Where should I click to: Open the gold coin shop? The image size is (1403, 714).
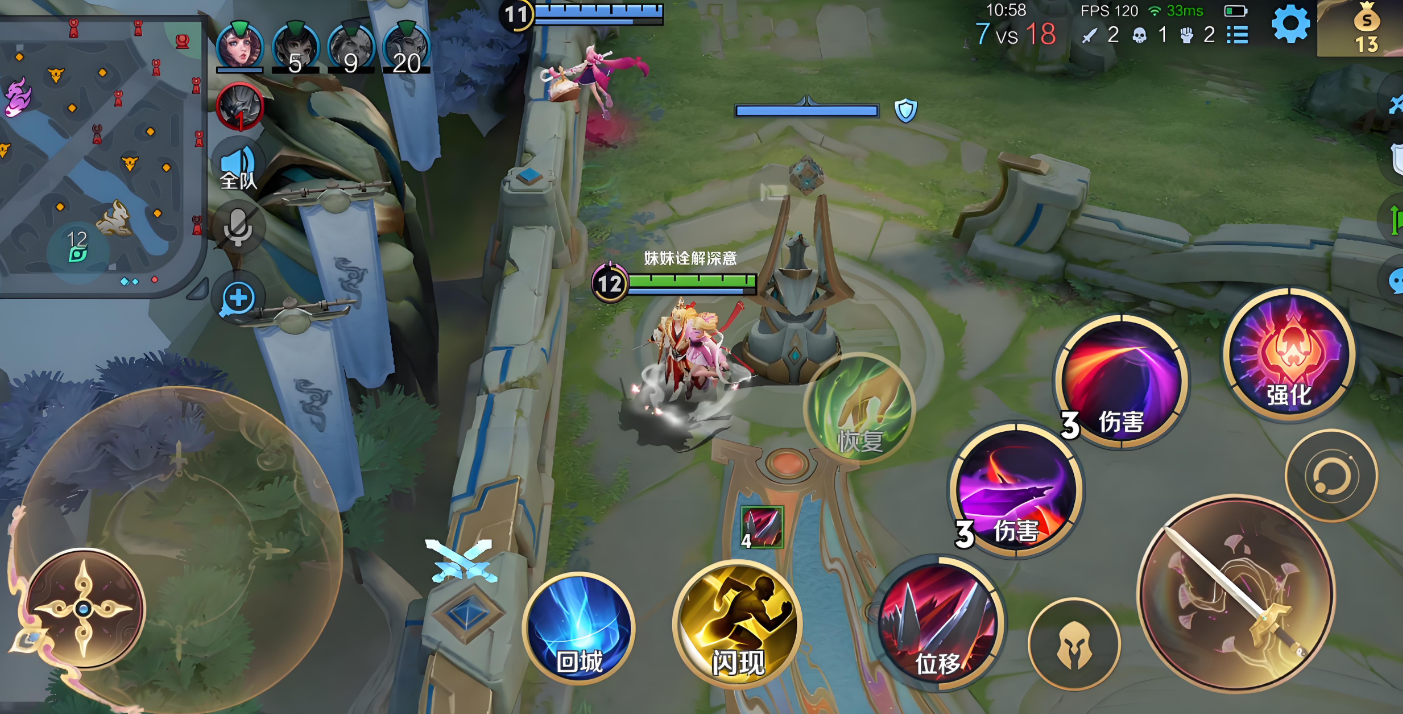pyautogui.click(x=1364, y=28)
